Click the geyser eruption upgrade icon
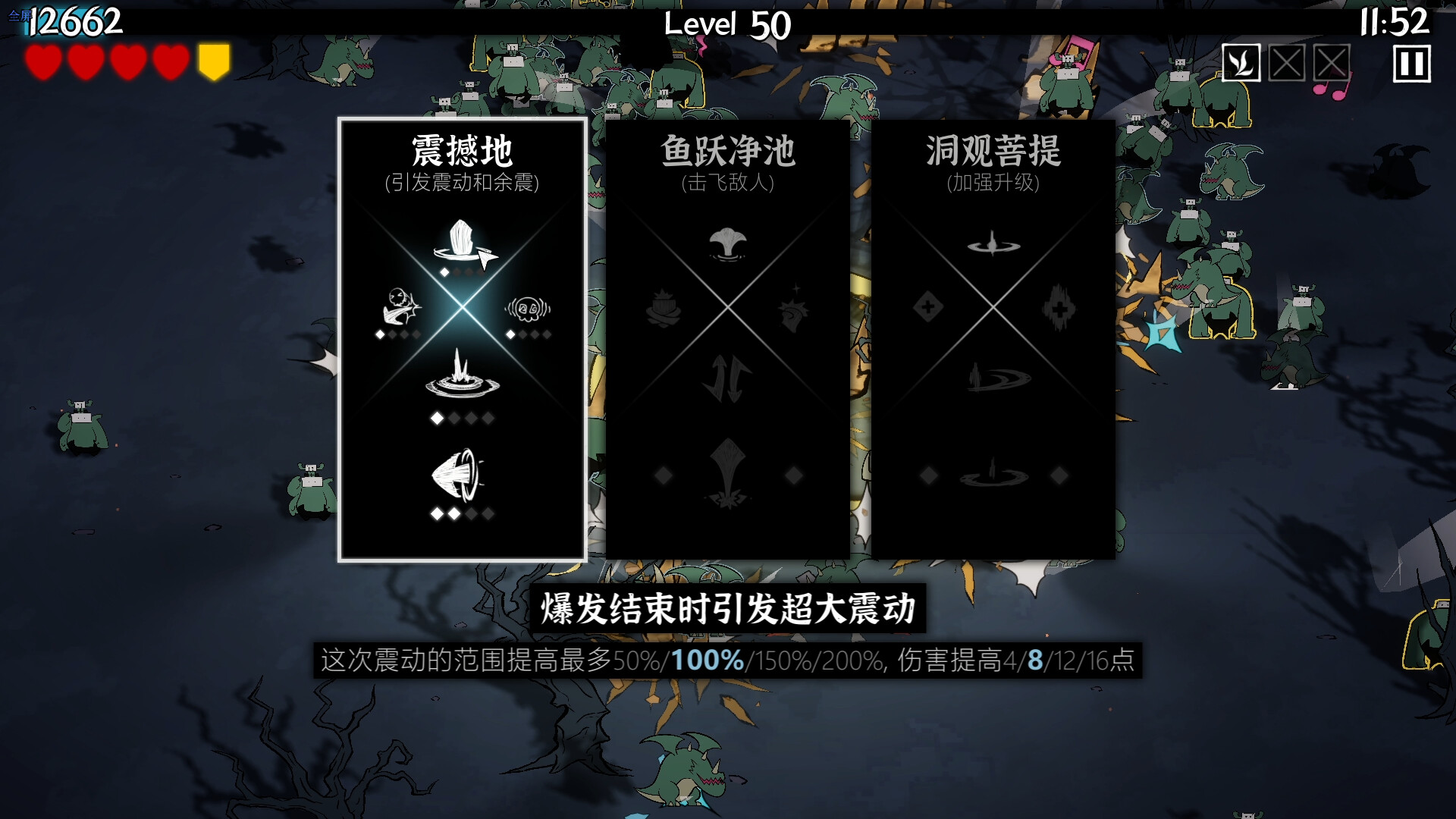 pyautogui.click(x=463, y=379)
